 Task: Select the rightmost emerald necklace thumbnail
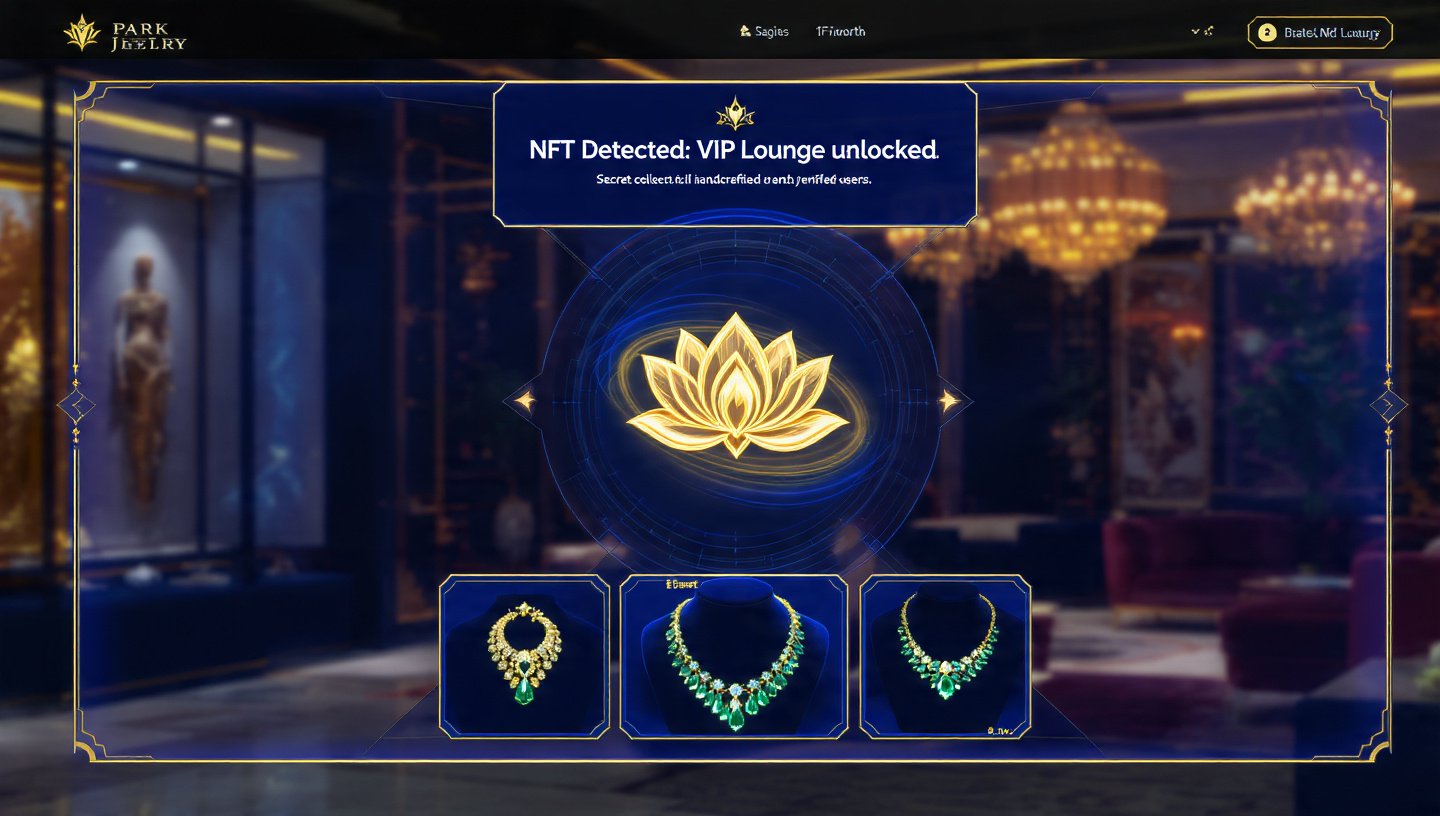944,658
